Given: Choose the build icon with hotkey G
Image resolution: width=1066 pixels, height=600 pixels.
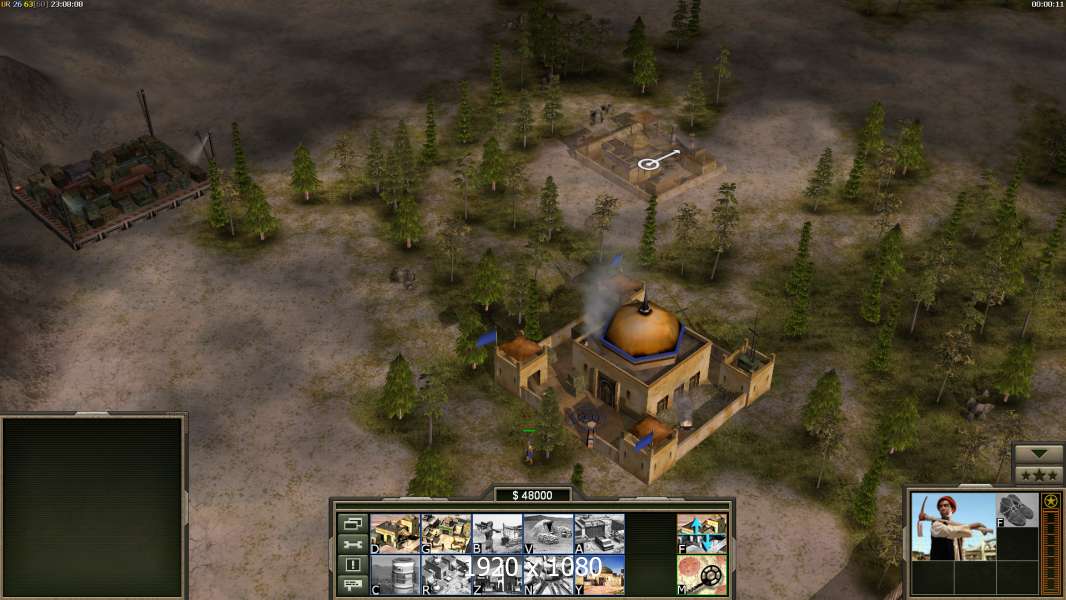Looking at the screenshot, I should (x=446, y=533).
